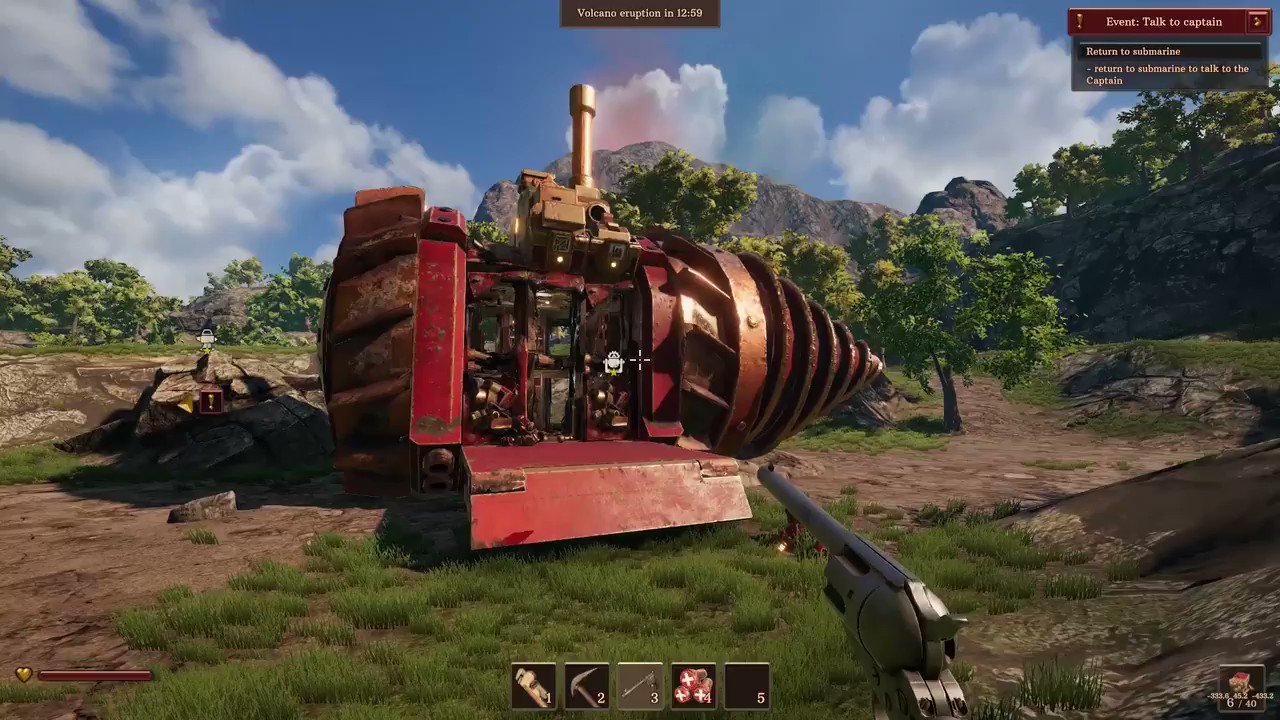Select the pickaxe in hotbar slot 2
Screen dimensions: 1280x720
click(x=588, y=685)
